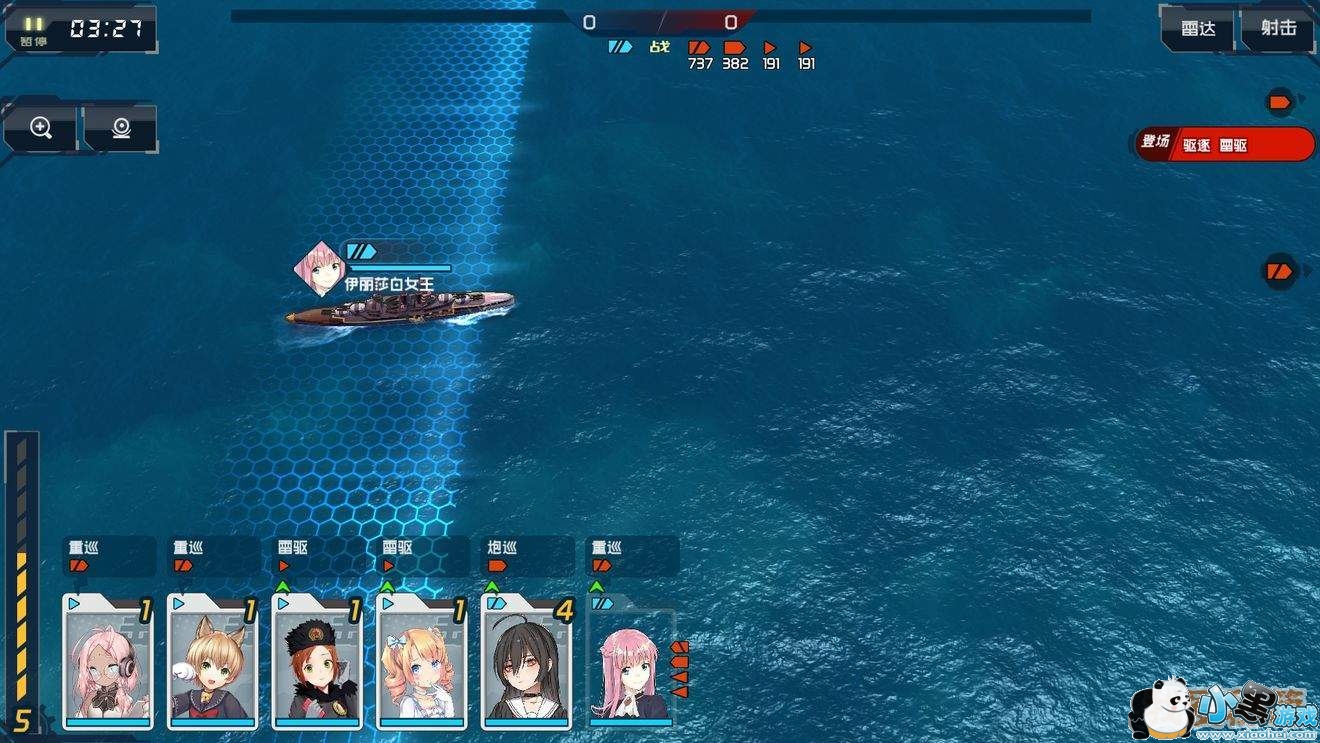Click the single-pennant enemy marker at screen edge
The height and width of the screenshot is (743, 1320).
click(x=1279, y=101)
